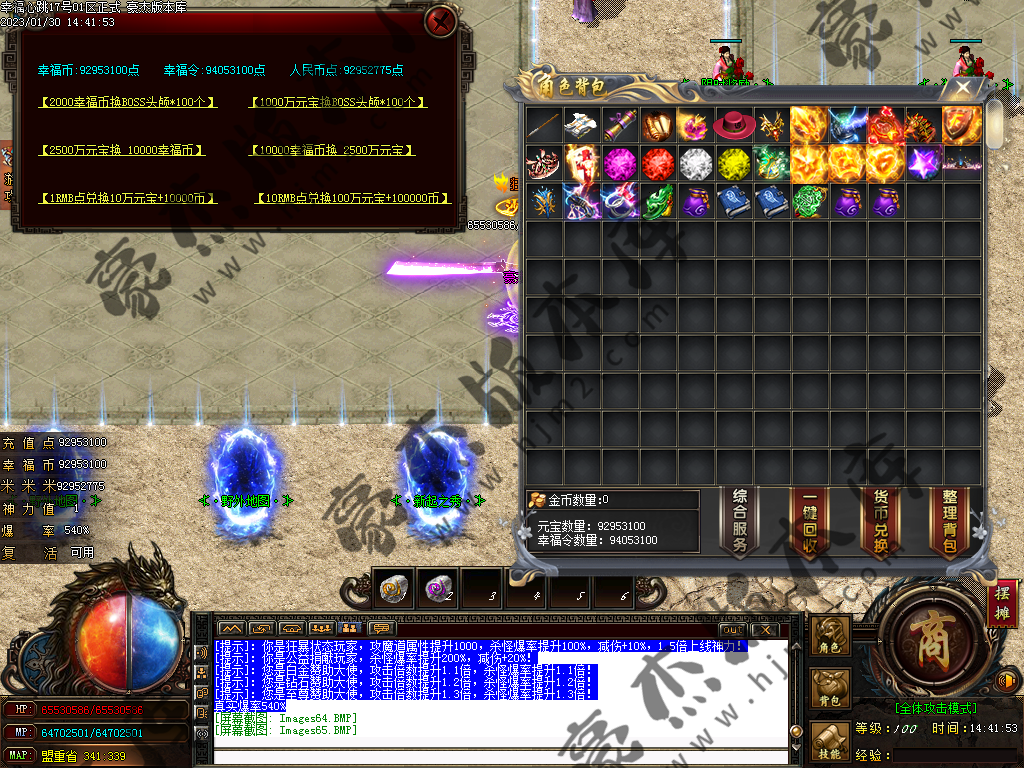Select the yellow gem in the bag
The width and height of the screenshot is (1024, 768).
733,162
